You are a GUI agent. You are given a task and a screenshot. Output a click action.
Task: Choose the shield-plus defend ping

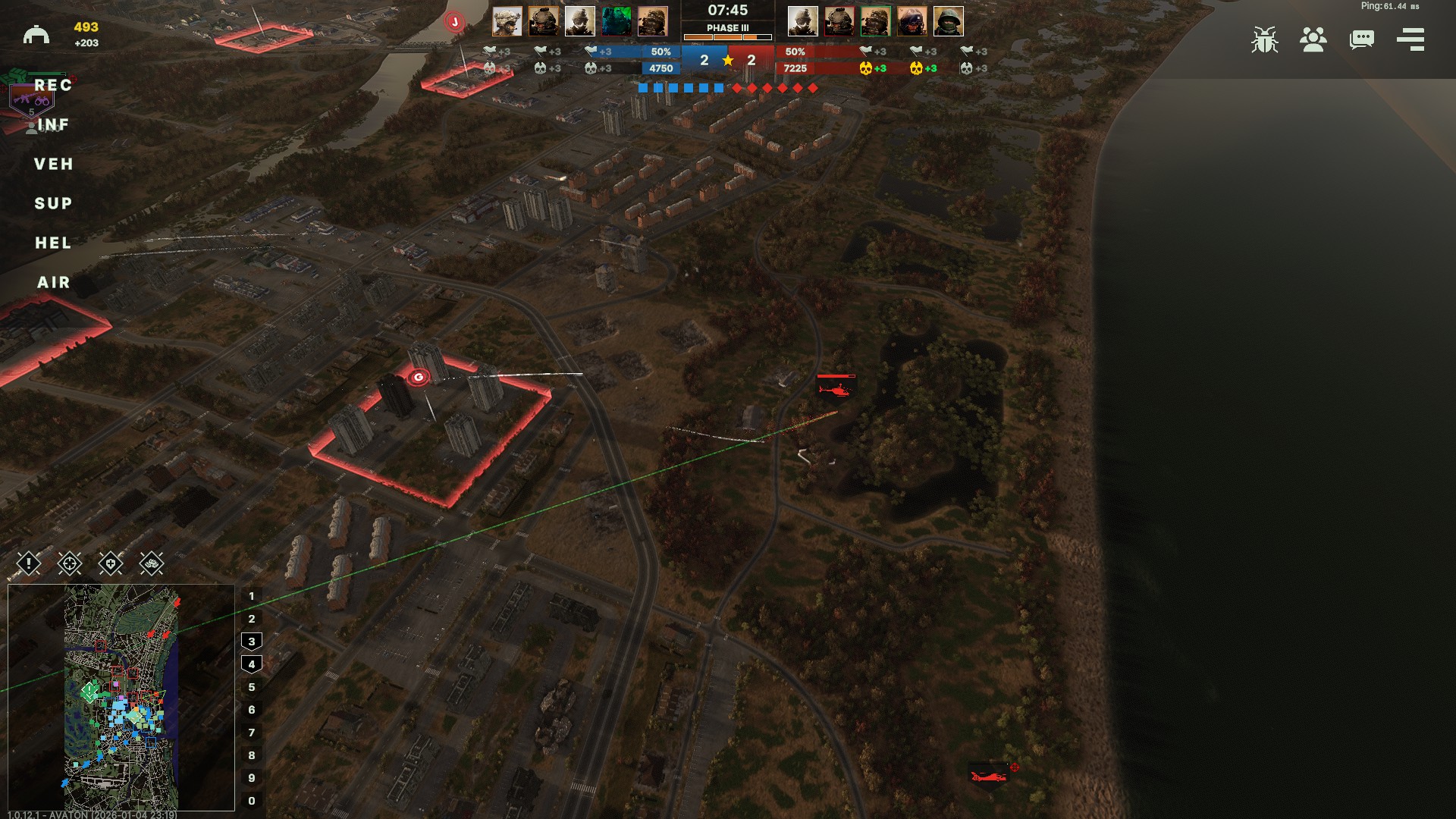pos(111,563)
